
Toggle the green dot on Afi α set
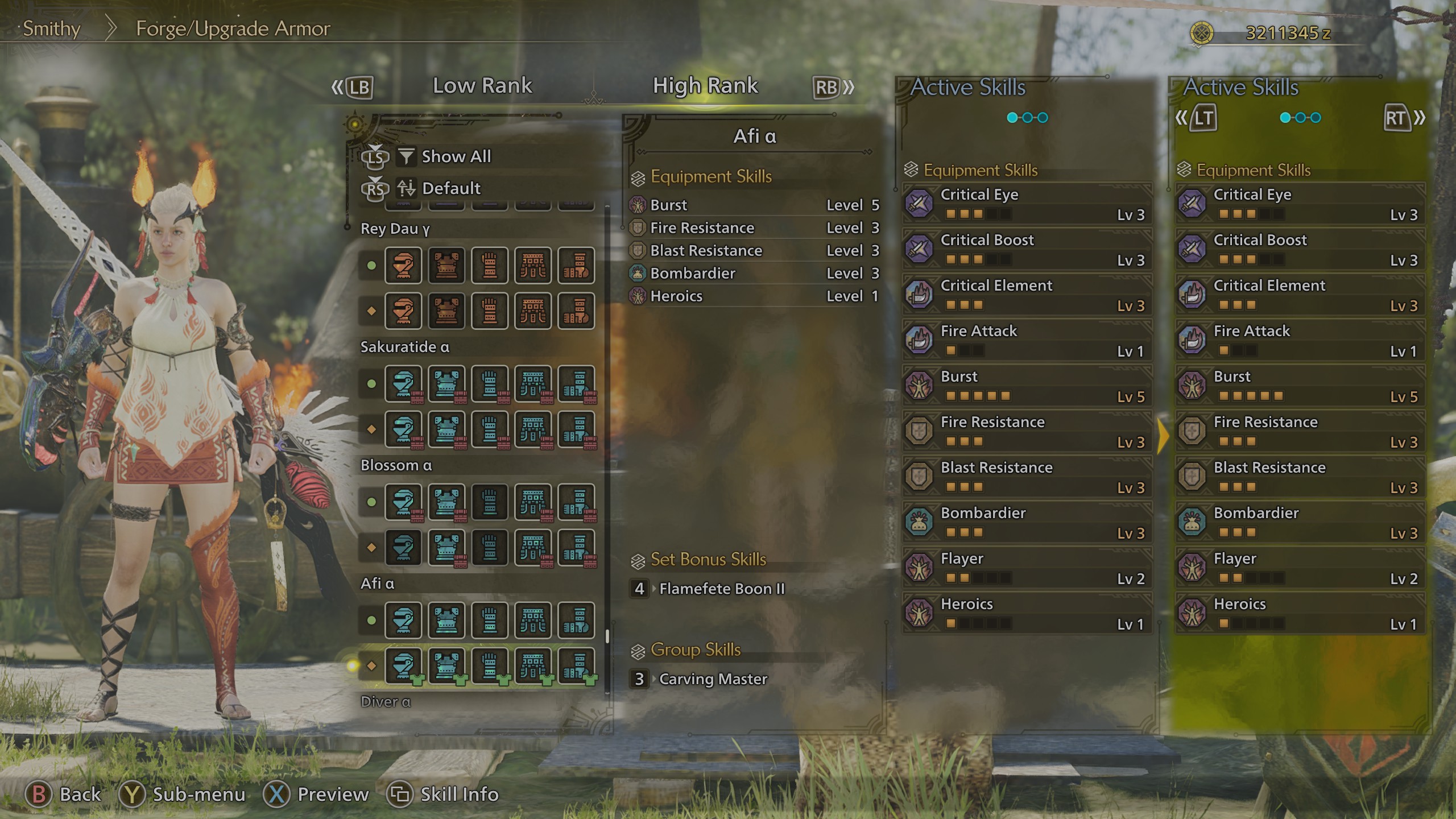click(370, 620)
